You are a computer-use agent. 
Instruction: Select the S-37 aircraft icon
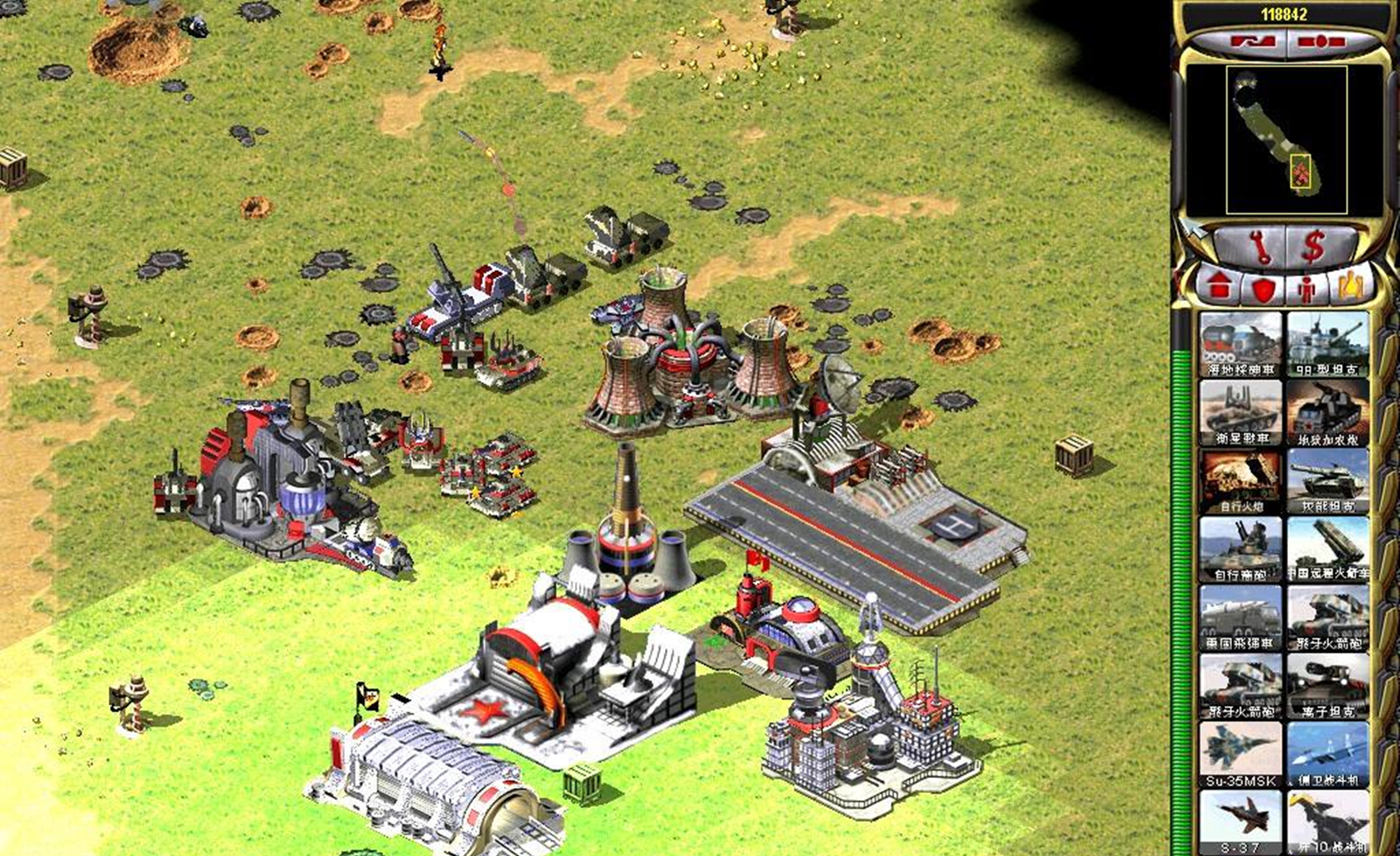1240,821
